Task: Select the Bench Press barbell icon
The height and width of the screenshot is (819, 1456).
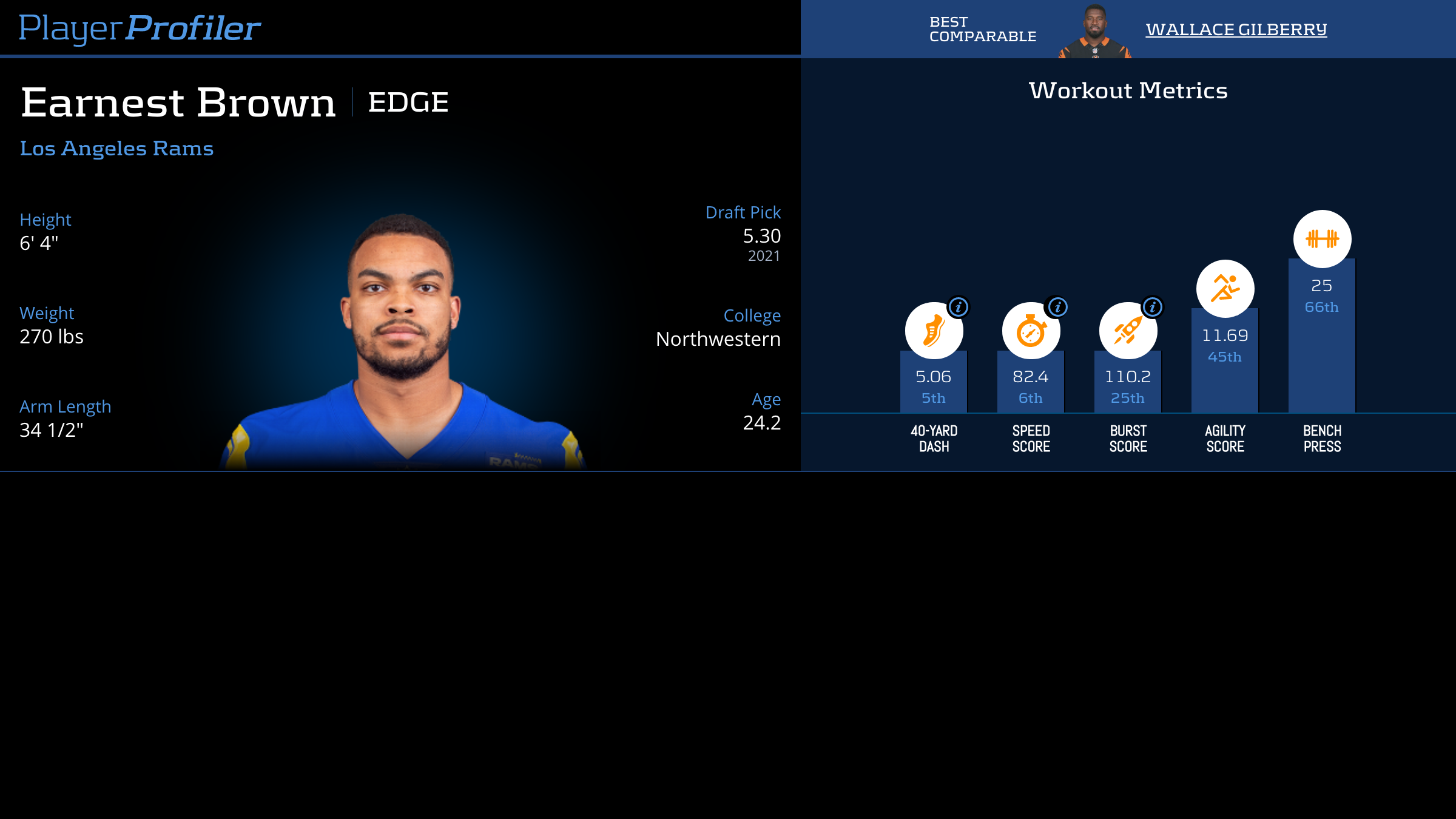Action: coord(1322,239)
